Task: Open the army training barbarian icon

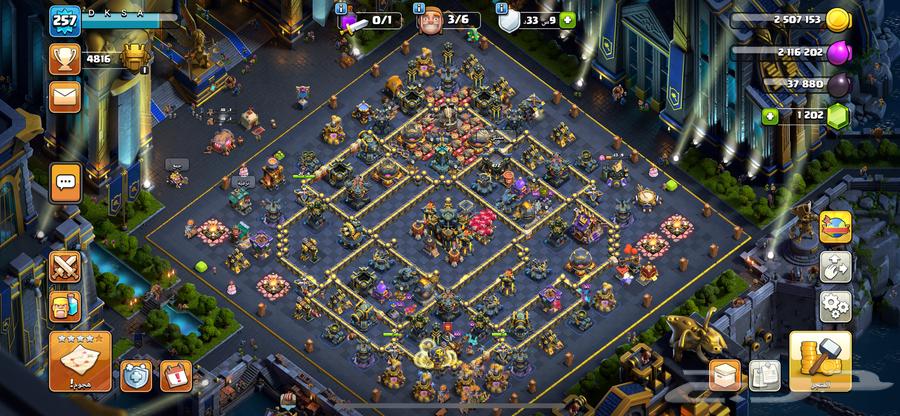Action: [66, 306]
